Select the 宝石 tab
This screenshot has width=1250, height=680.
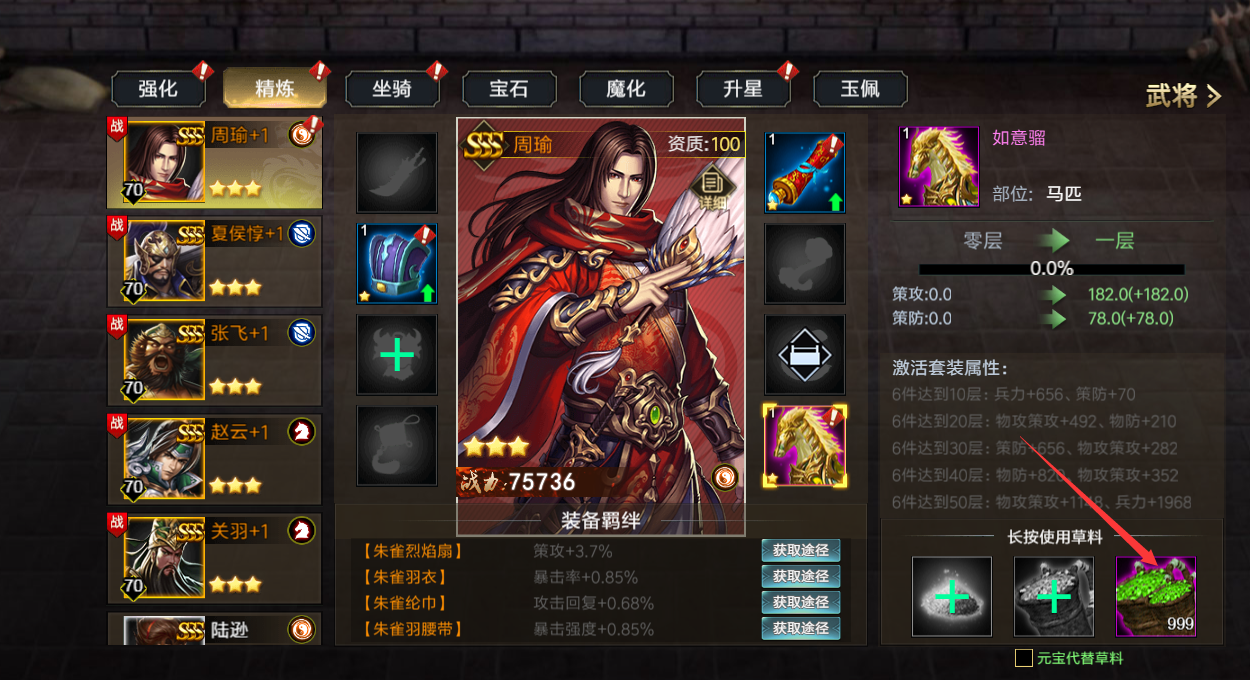coord(509,89)
